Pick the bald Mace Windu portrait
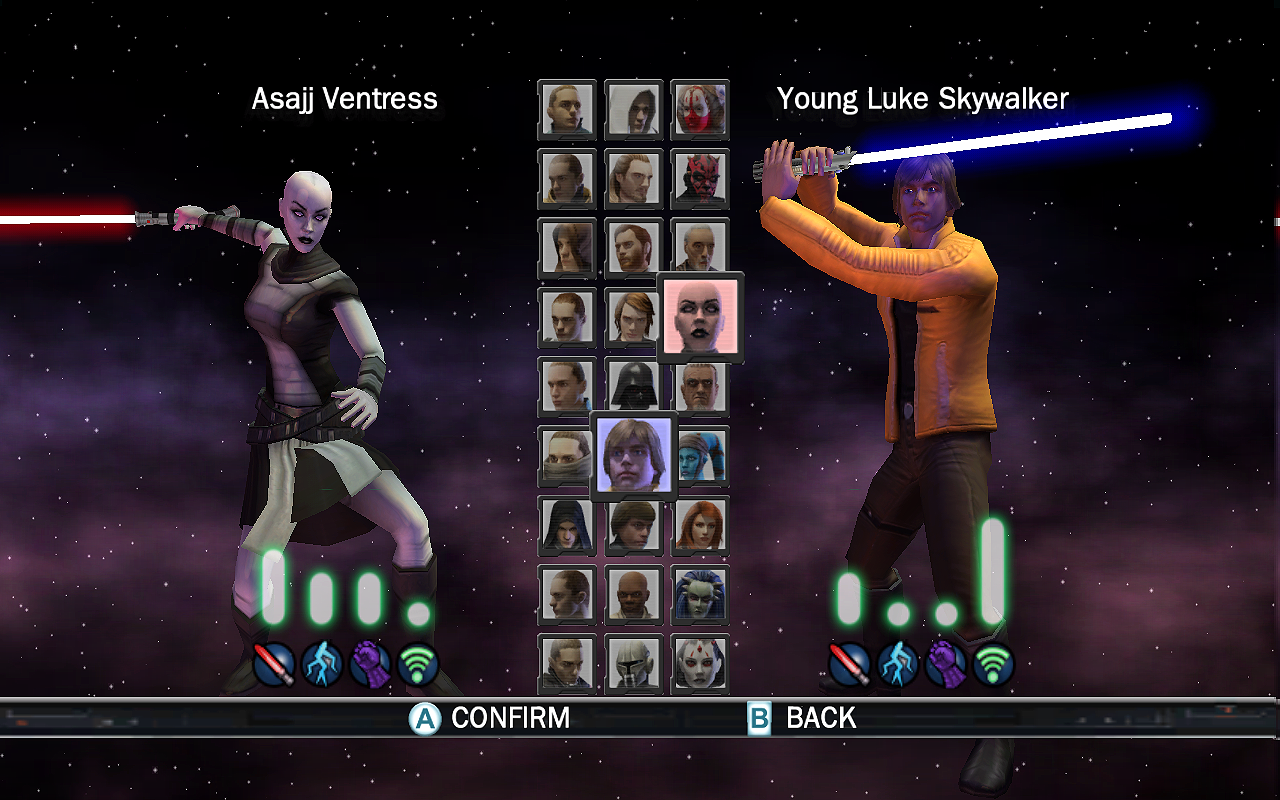The width and height of the screenshot is (1280, 800). pyautogui.click(x=634, y=594)
